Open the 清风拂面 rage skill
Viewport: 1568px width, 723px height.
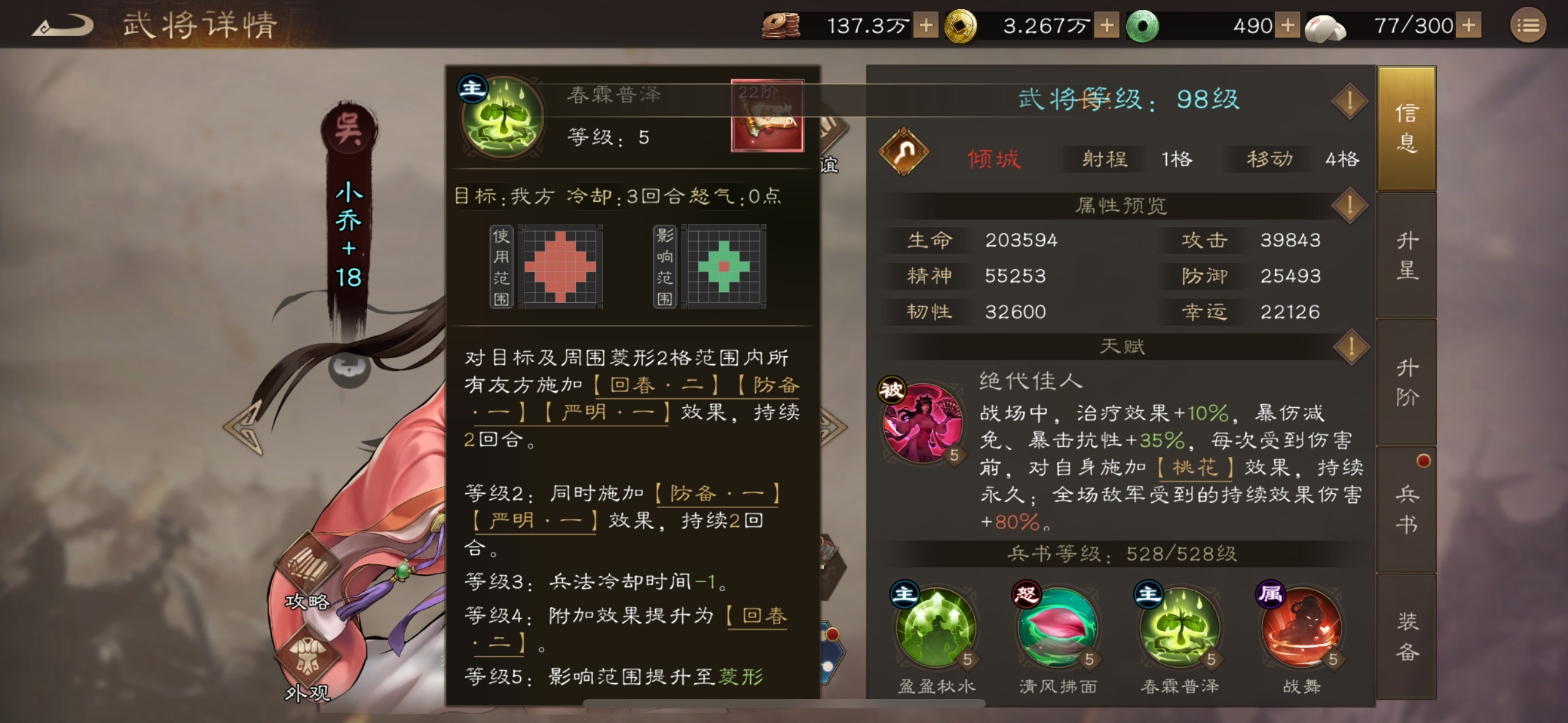coord(1058,629)
